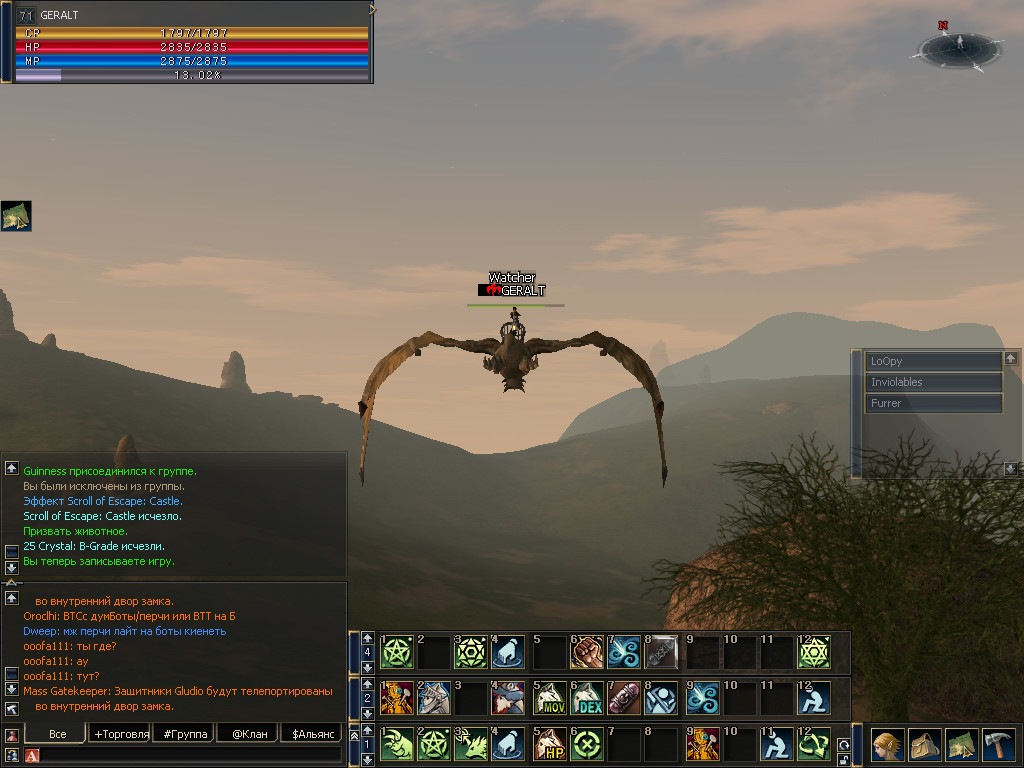
Task: Select LoOpy in the player list
Action: (x=933, y=361)
